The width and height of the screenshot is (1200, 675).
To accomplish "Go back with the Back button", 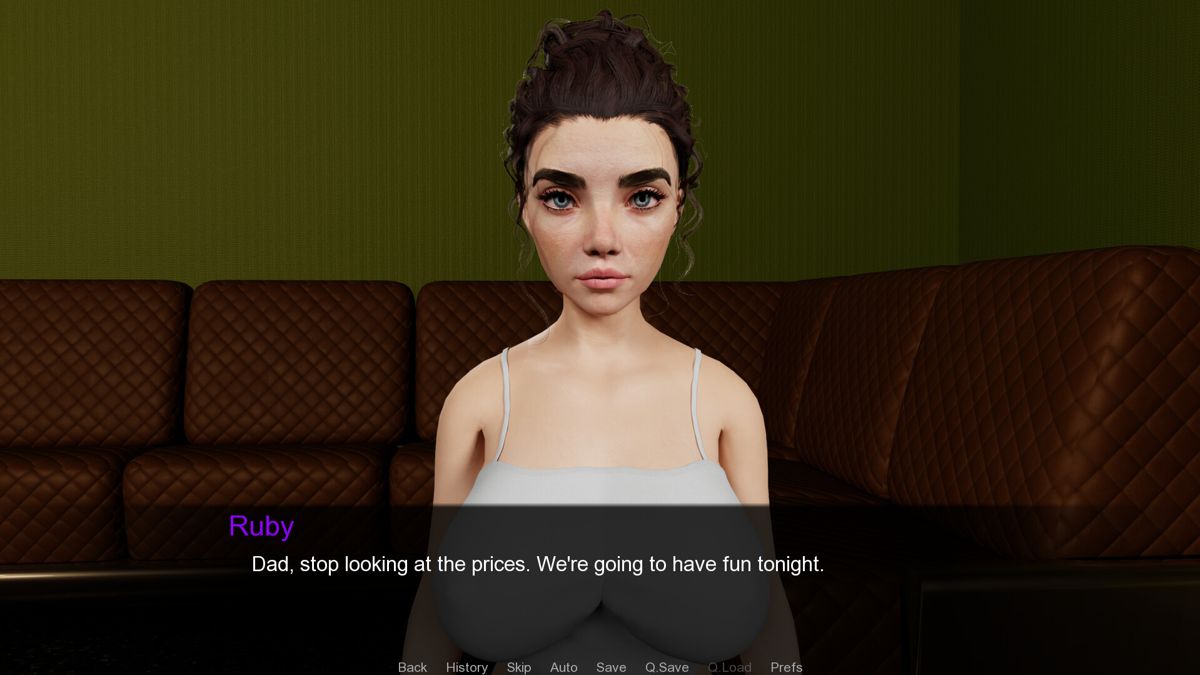I will [412, 667].
